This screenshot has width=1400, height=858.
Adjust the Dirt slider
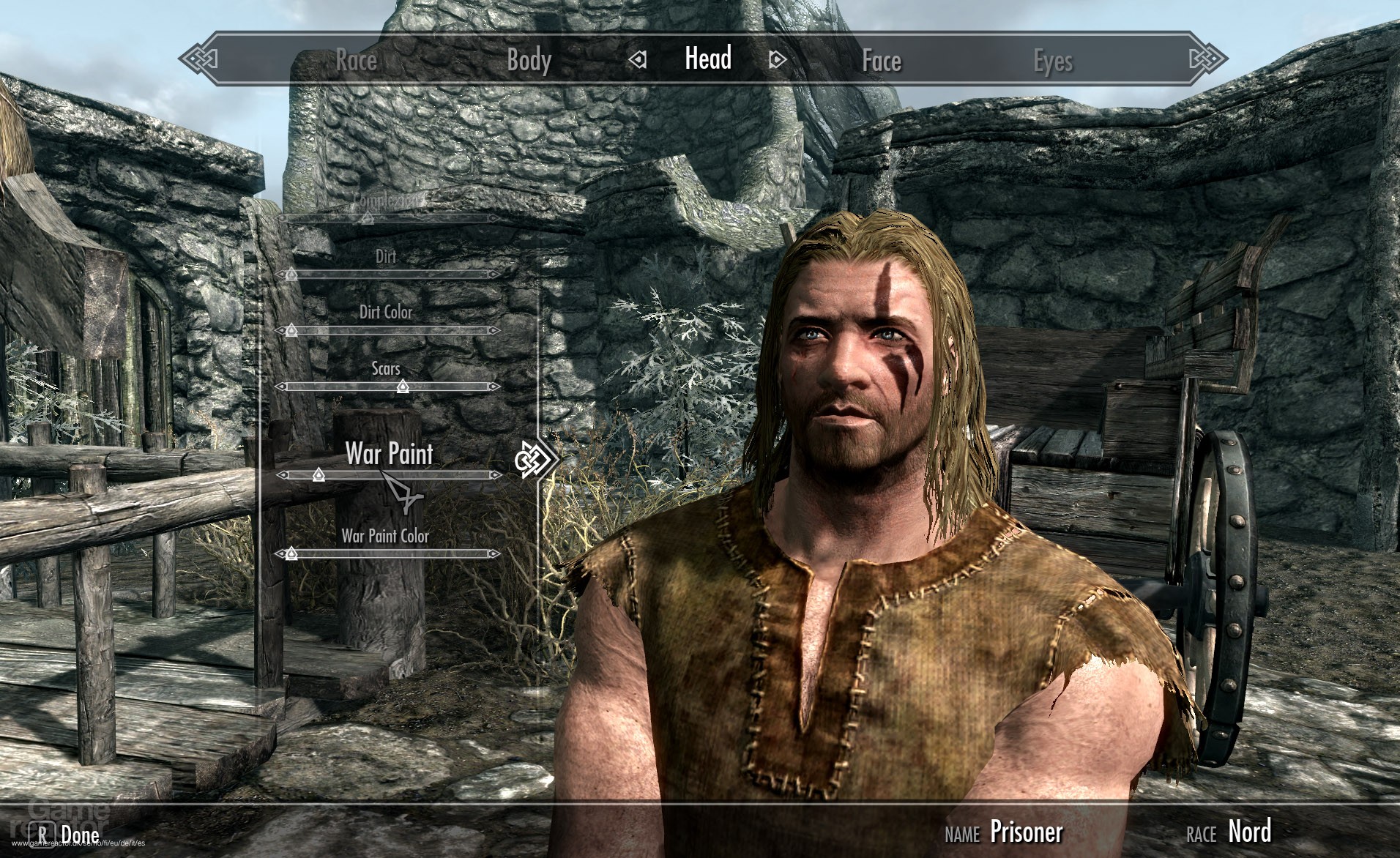(x=292, y=274)
